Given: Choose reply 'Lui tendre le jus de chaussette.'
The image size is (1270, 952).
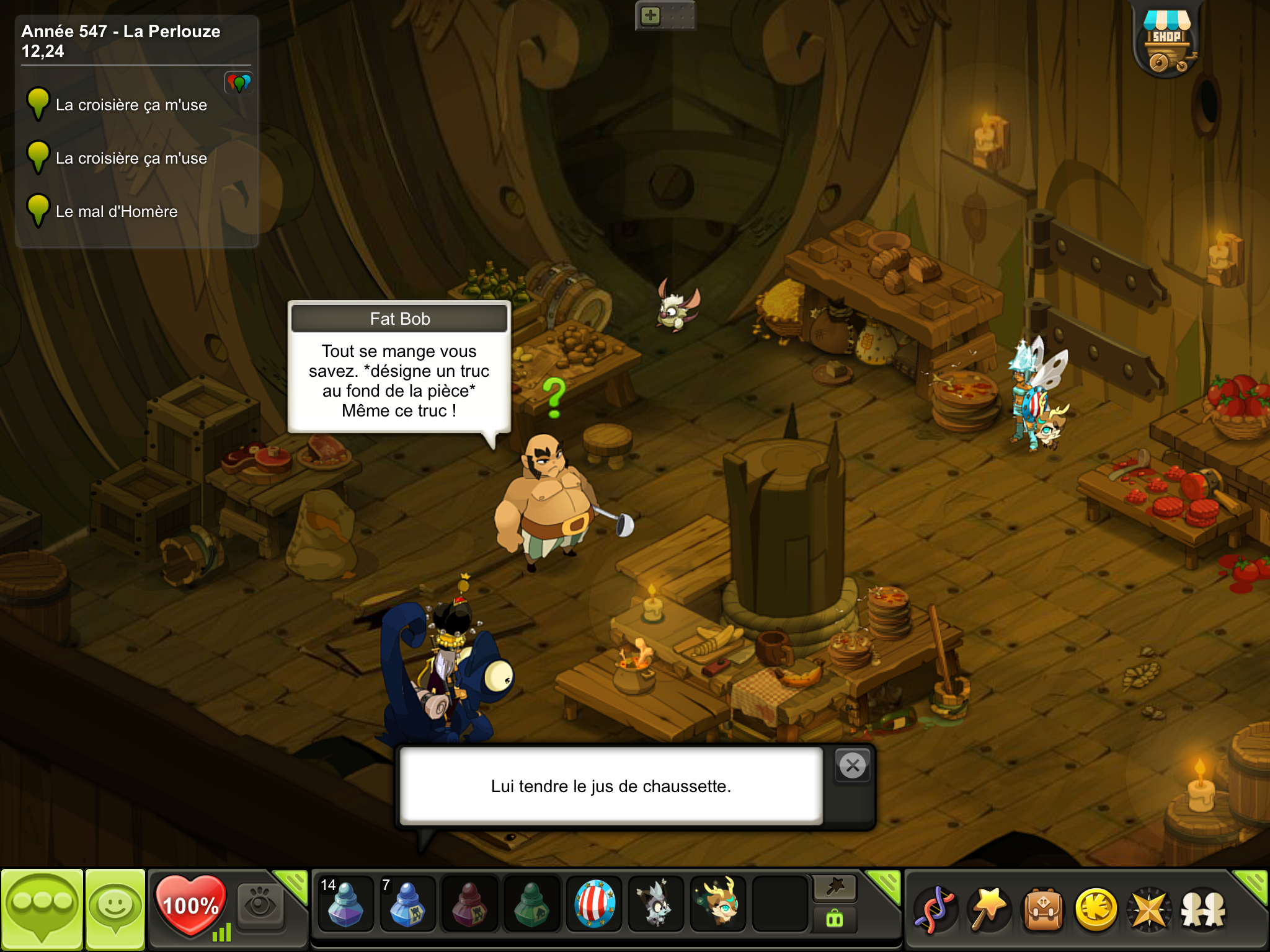Looking at the screenshot, I should tap(611, 786).
